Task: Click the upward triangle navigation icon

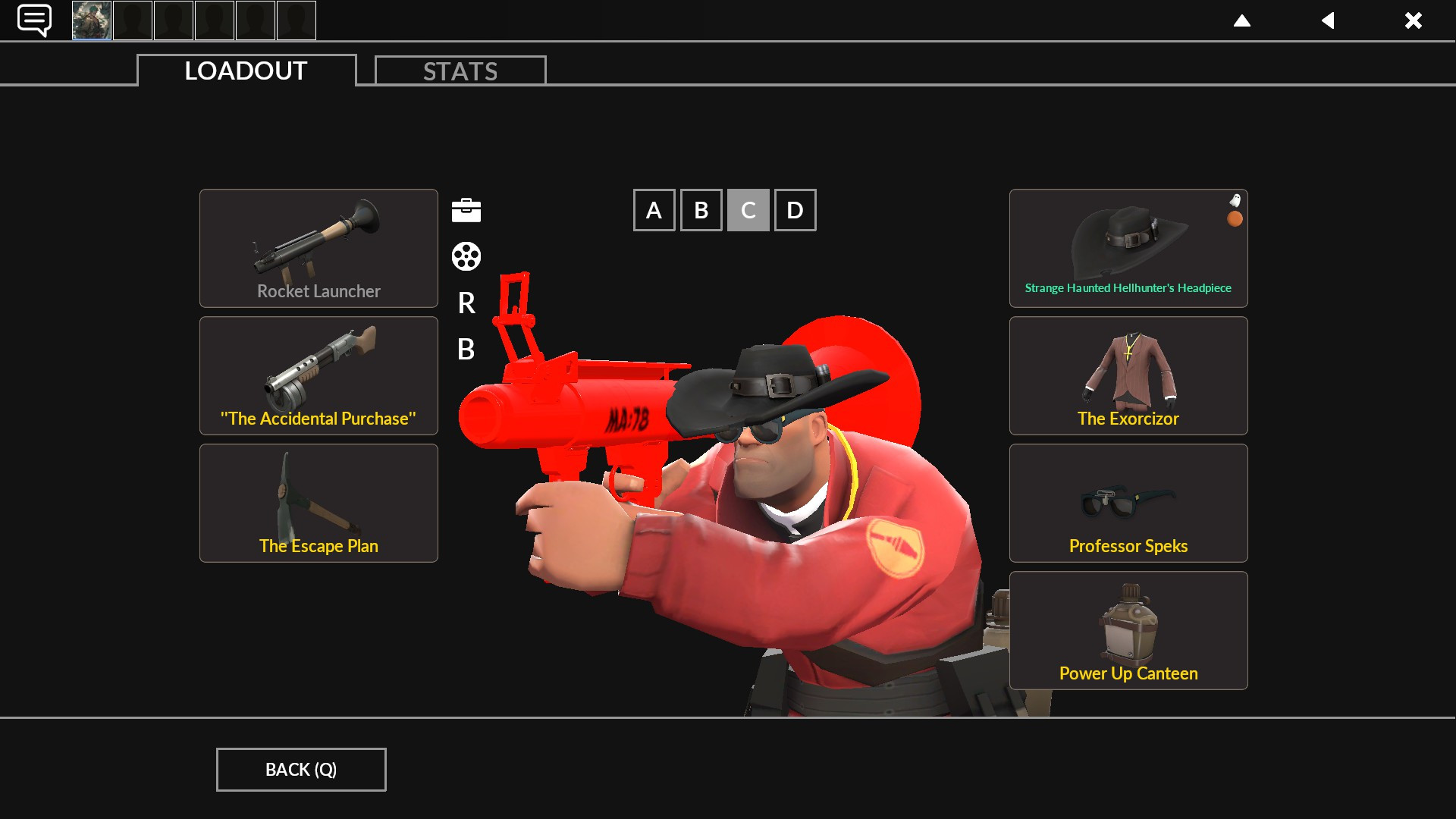Action: (1242, 20)
